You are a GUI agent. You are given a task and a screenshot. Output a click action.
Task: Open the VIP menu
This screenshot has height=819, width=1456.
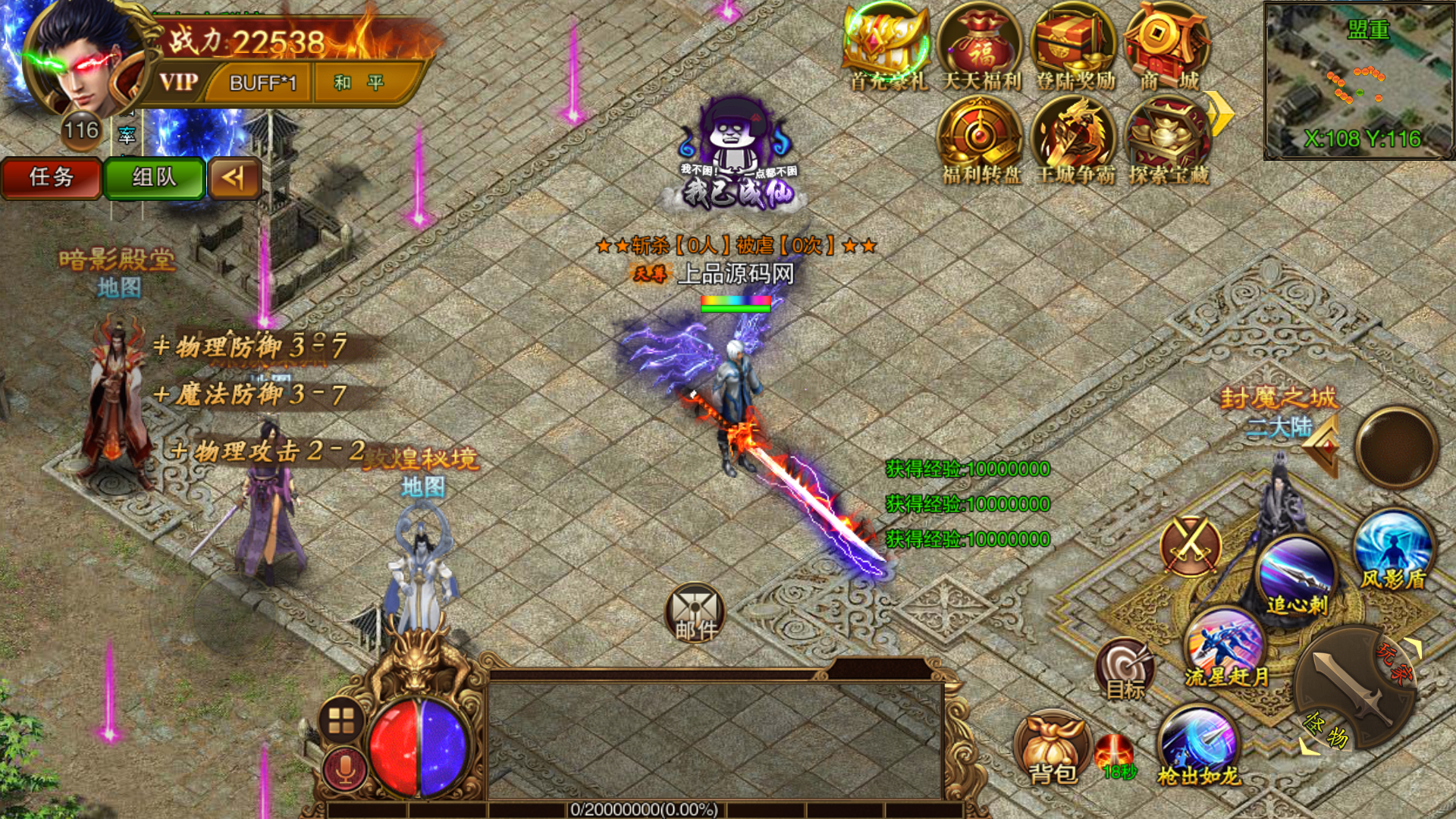pyautogui.click(x=179, y=82)
